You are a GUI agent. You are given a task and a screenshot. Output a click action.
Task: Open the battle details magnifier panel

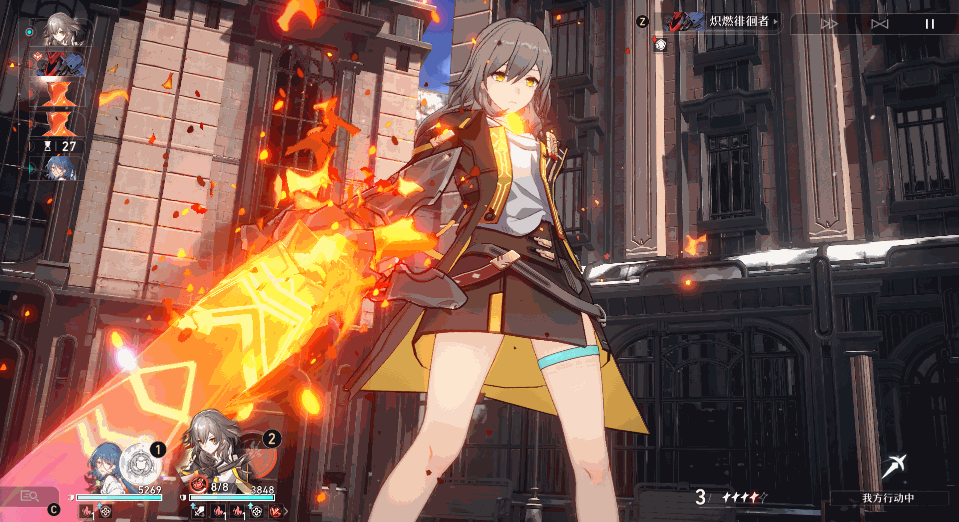pos(29,494)
